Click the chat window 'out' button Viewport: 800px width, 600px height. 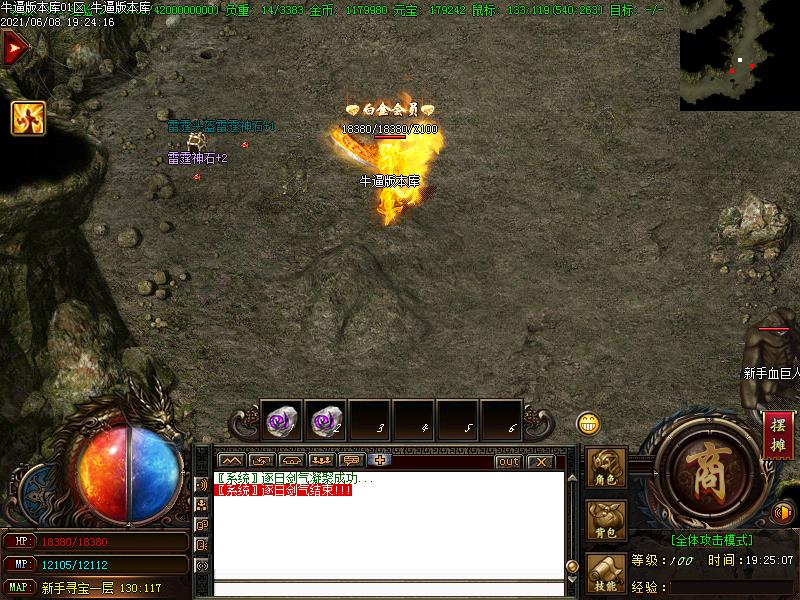click(508, 461)
